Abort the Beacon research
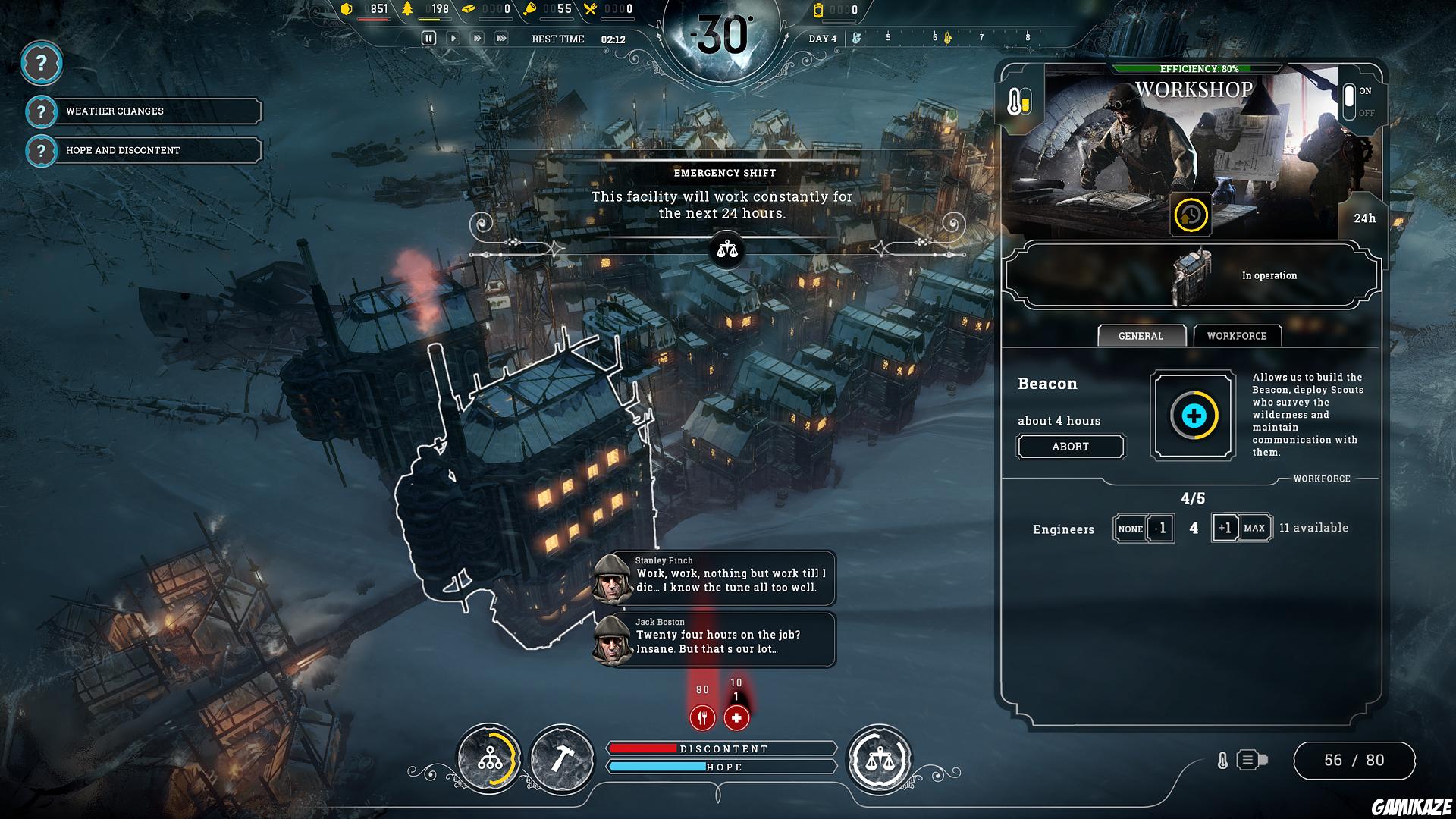 [x=1070, y=447]
